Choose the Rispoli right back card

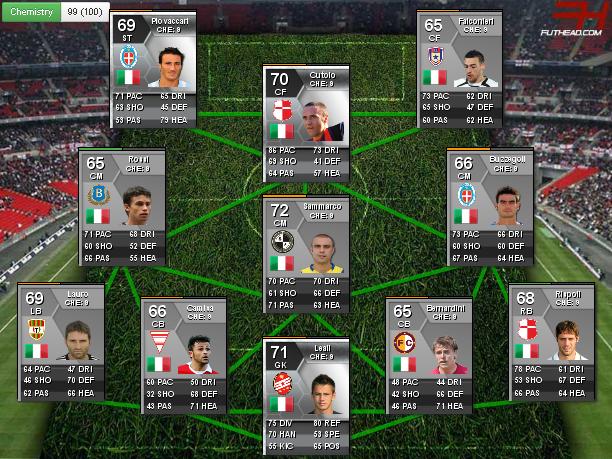point(550,342)
